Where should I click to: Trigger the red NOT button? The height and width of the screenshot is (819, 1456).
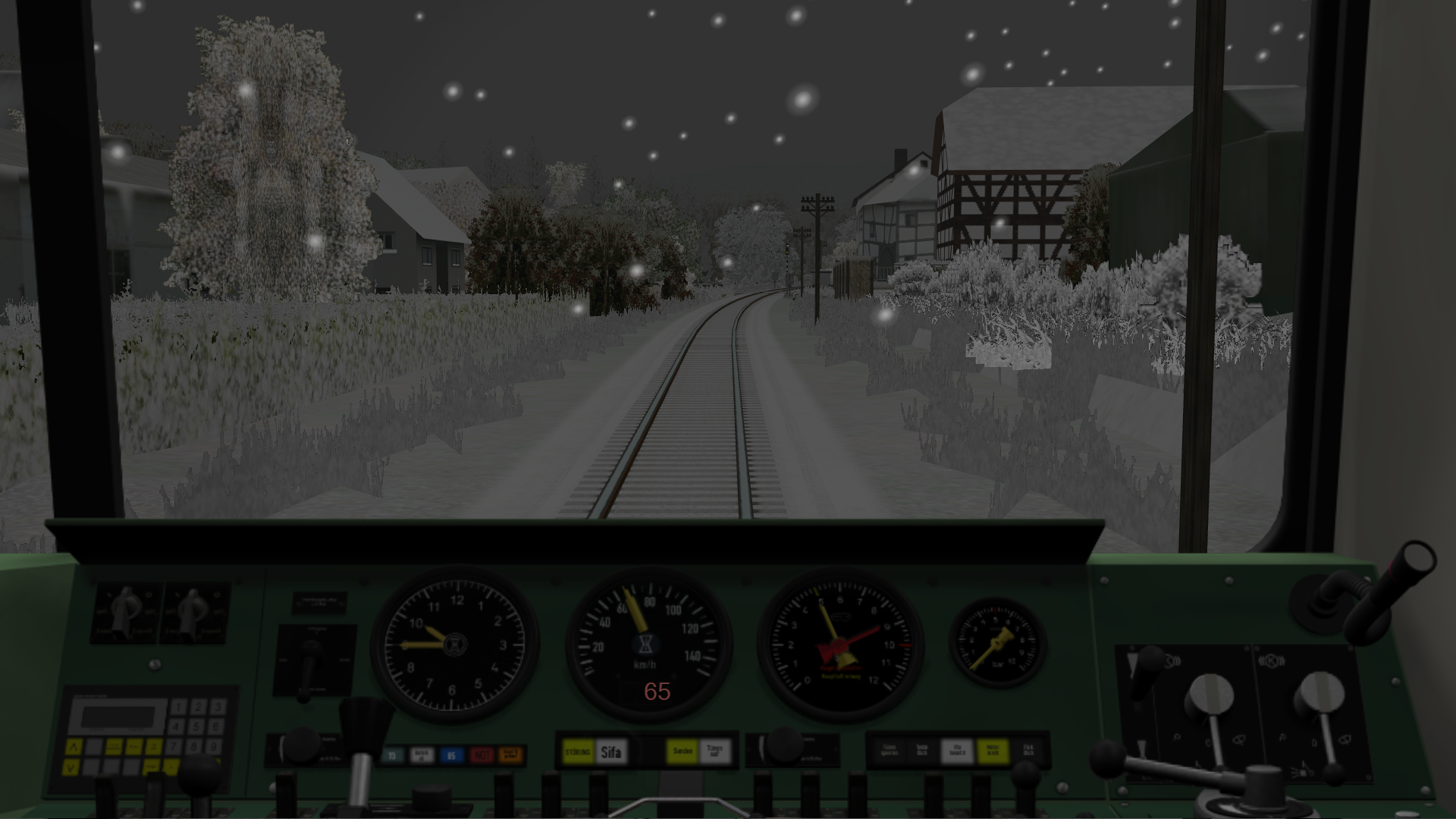point(482,755)
